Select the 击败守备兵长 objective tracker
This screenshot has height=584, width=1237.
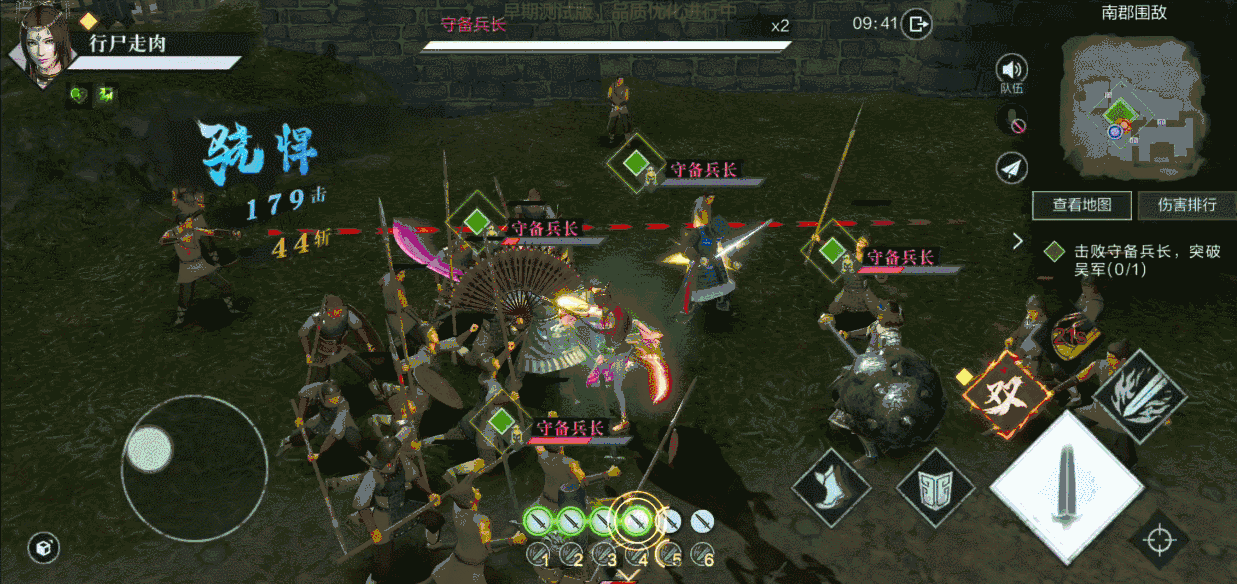(1133, 260)
